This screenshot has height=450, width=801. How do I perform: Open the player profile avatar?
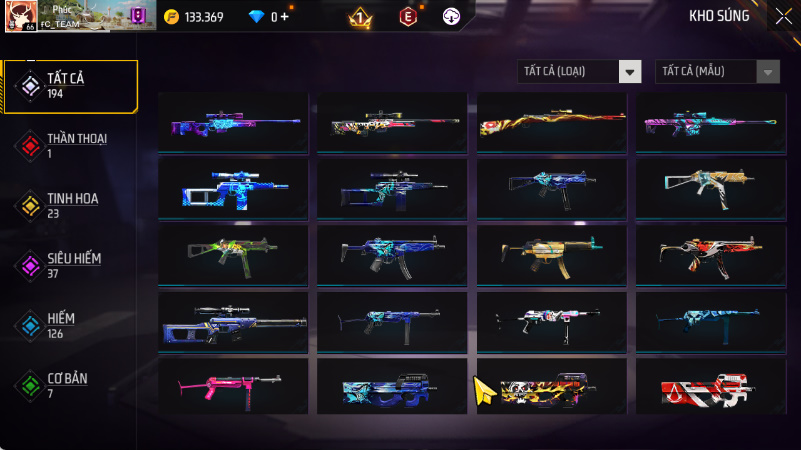click(20, 15)
